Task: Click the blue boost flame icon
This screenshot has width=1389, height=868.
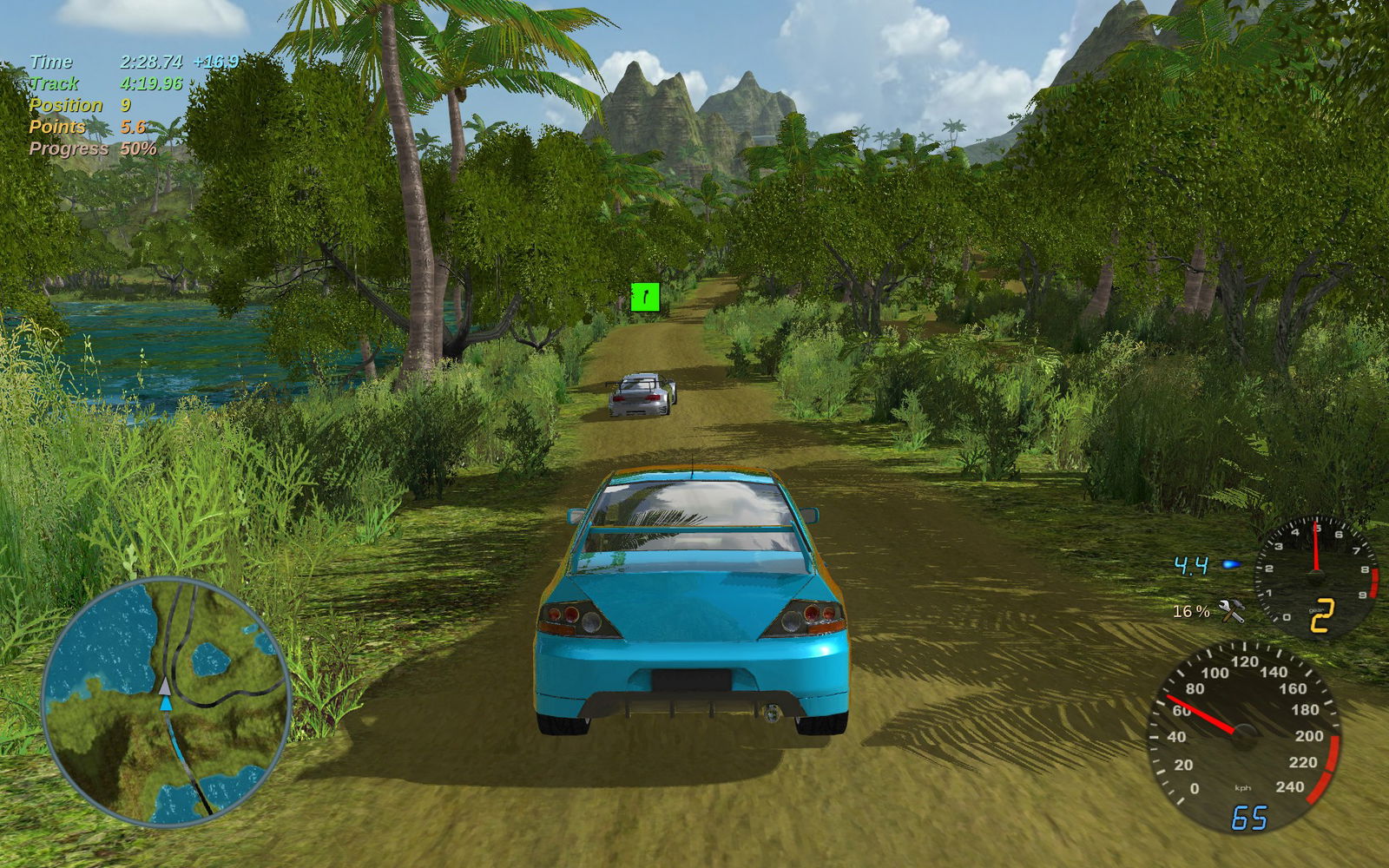Action: click(1231, 565)
